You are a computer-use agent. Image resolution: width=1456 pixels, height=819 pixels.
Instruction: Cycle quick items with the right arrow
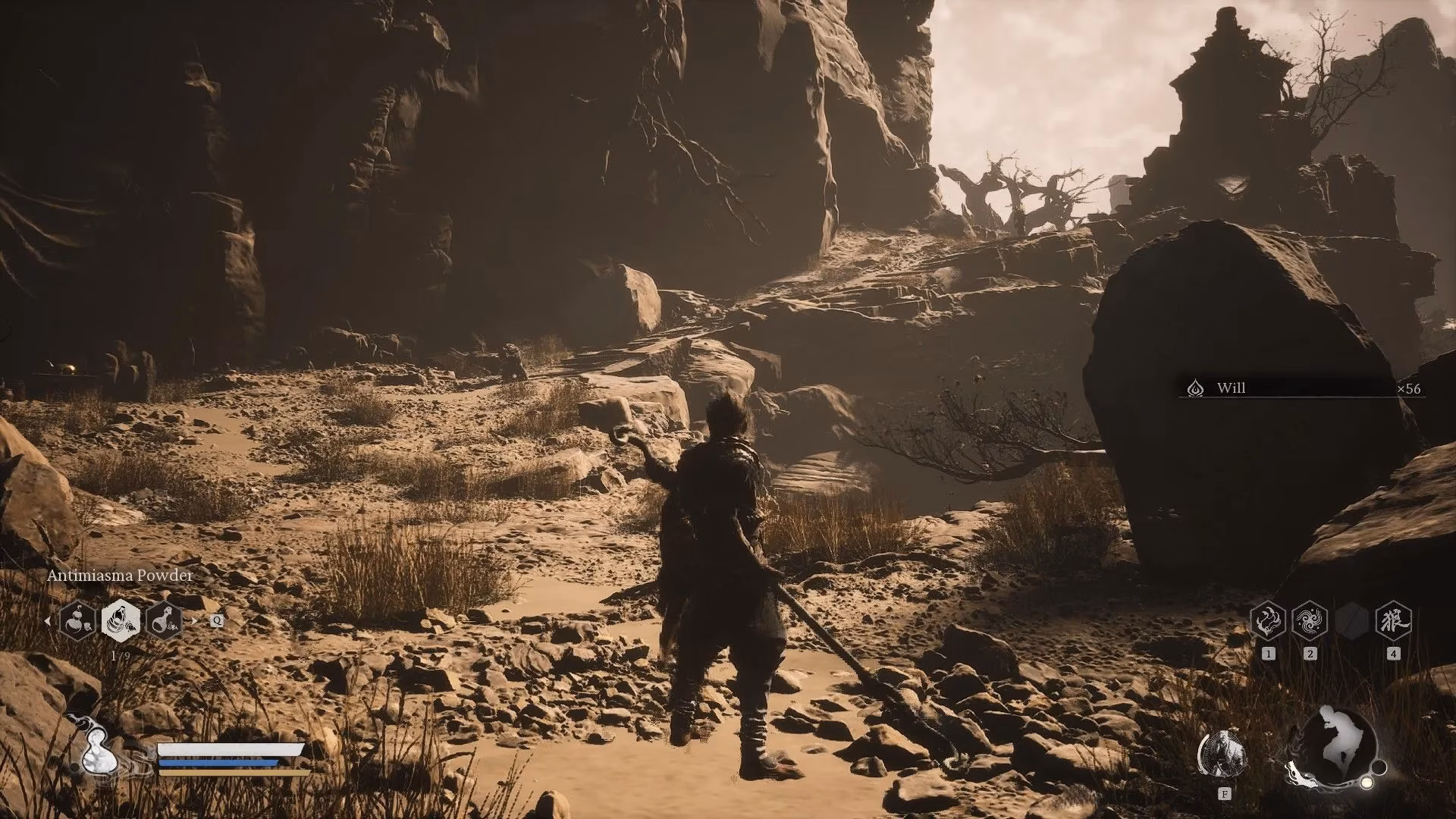[x=194, y=621]
